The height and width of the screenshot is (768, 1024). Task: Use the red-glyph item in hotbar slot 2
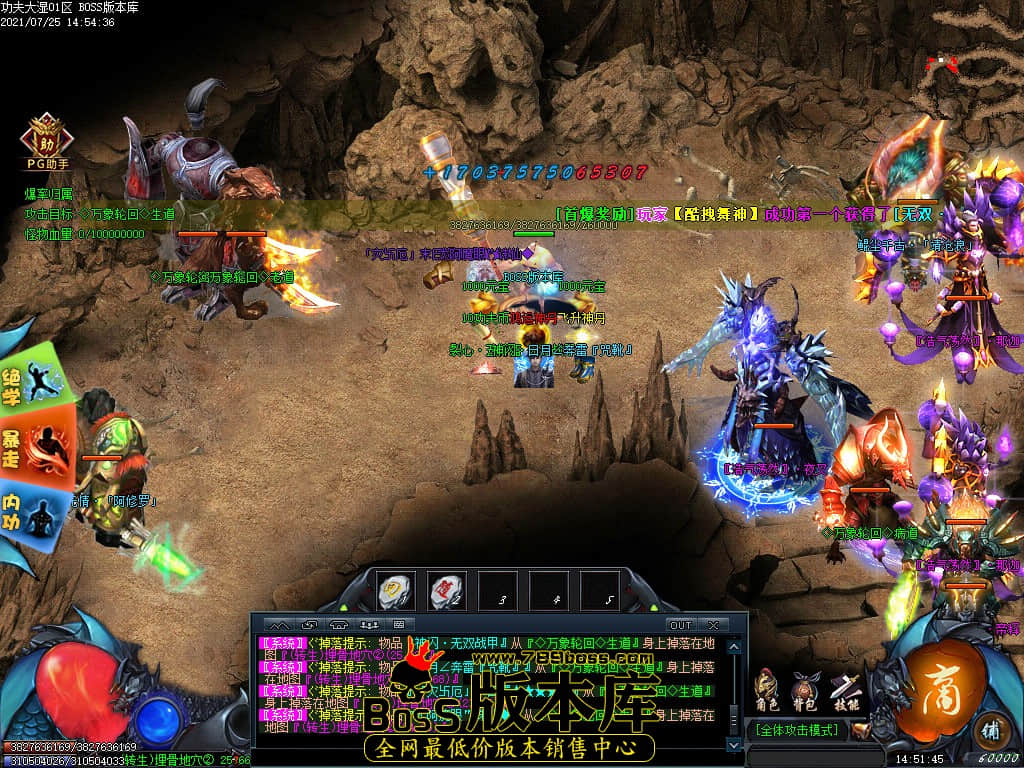tap(447, 591)
